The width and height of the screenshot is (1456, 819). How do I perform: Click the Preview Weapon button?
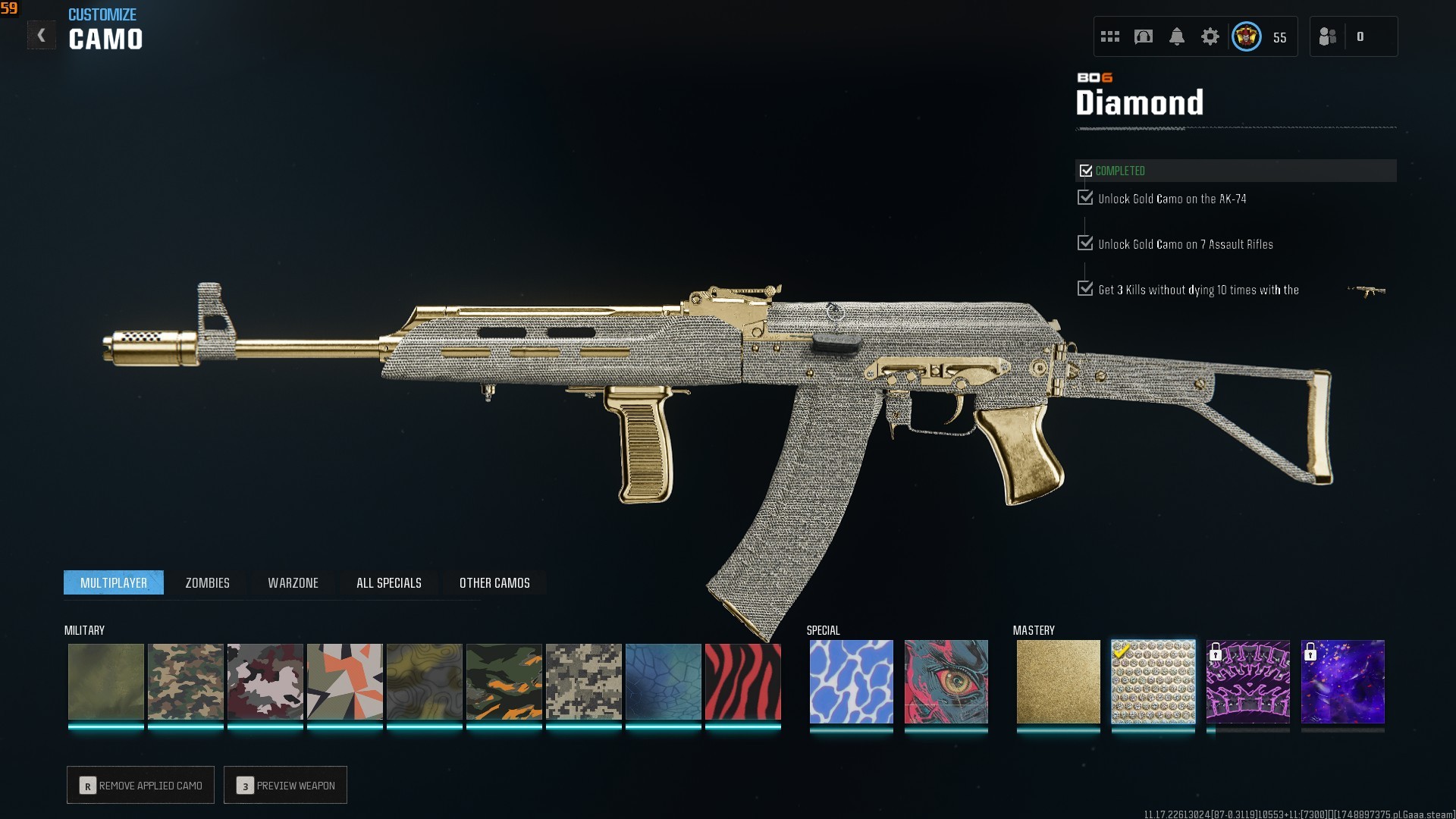(x=285, y=785)
